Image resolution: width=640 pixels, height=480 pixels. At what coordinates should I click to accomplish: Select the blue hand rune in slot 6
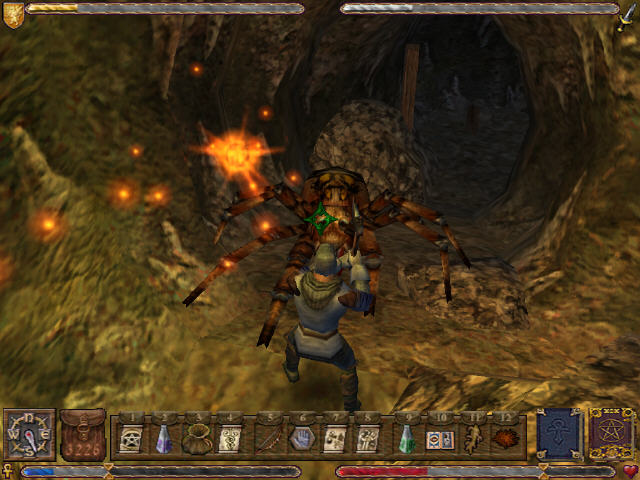(301, 438)
